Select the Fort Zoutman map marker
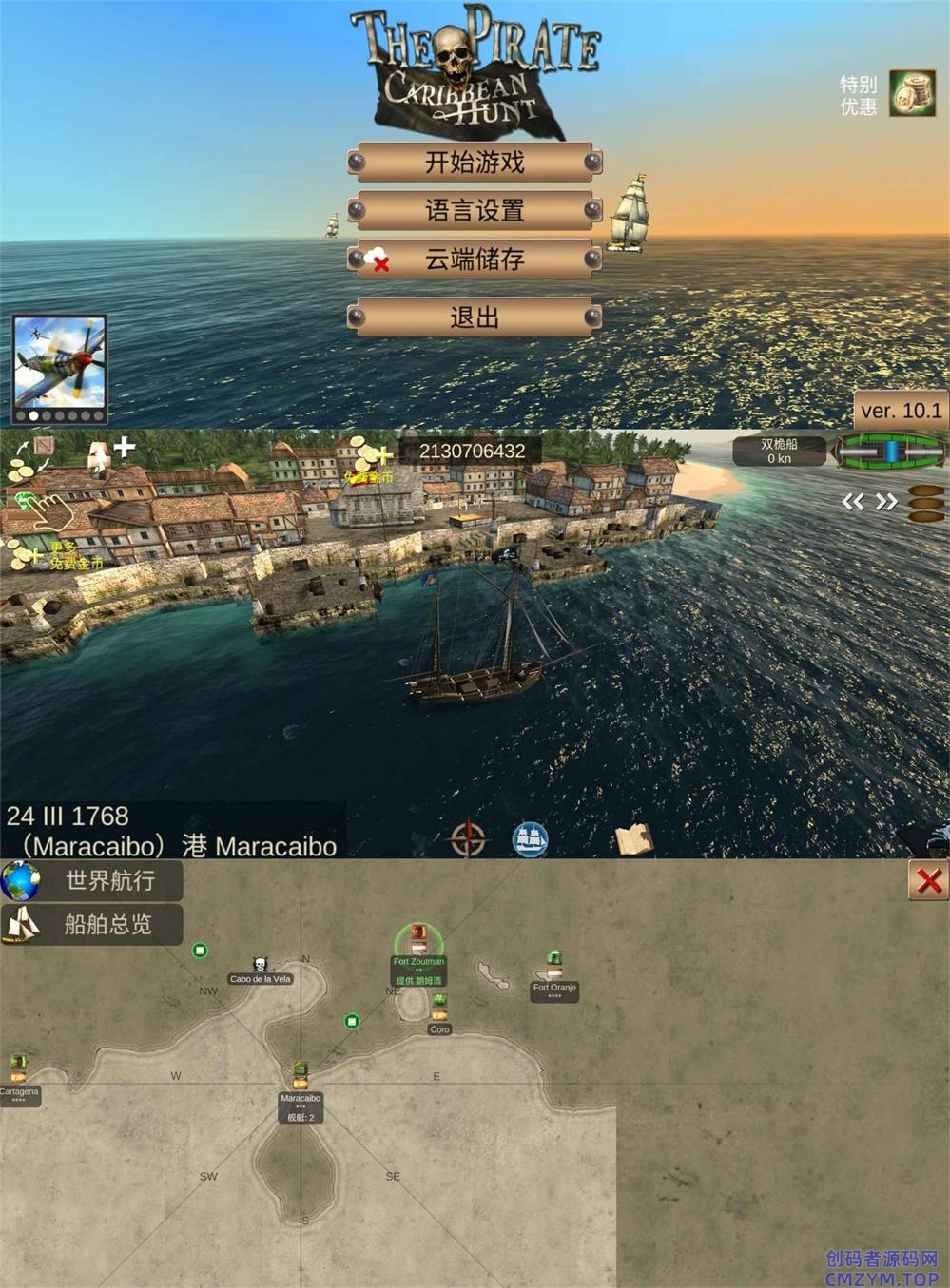The height and width of the screenshot is (1288, 950). coord(418,943)
